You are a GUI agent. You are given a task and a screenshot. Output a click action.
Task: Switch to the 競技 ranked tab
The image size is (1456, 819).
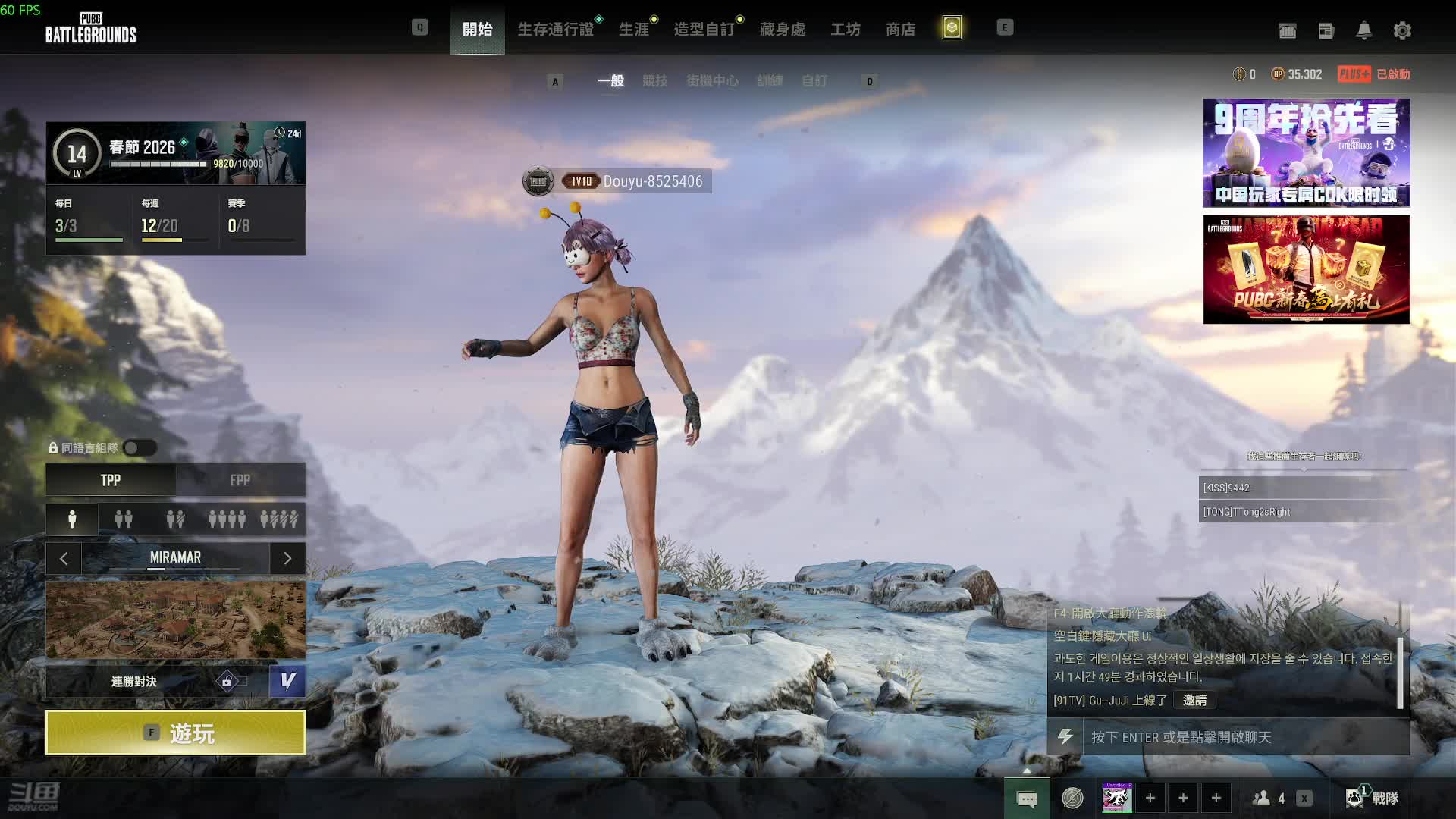tap(655, 81)
